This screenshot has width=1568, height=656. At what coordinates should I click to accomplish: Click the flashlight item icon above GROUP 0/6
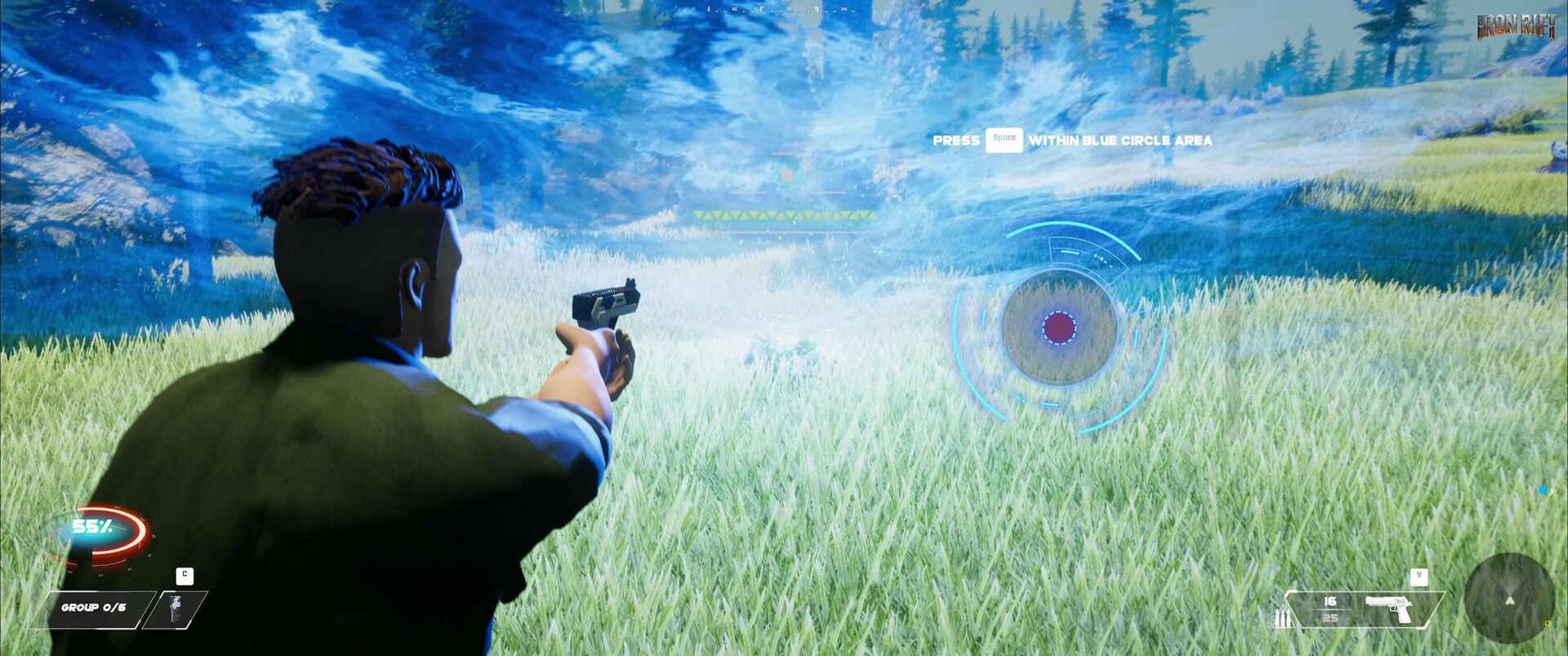pyautogui.click(x=175, y=607)
